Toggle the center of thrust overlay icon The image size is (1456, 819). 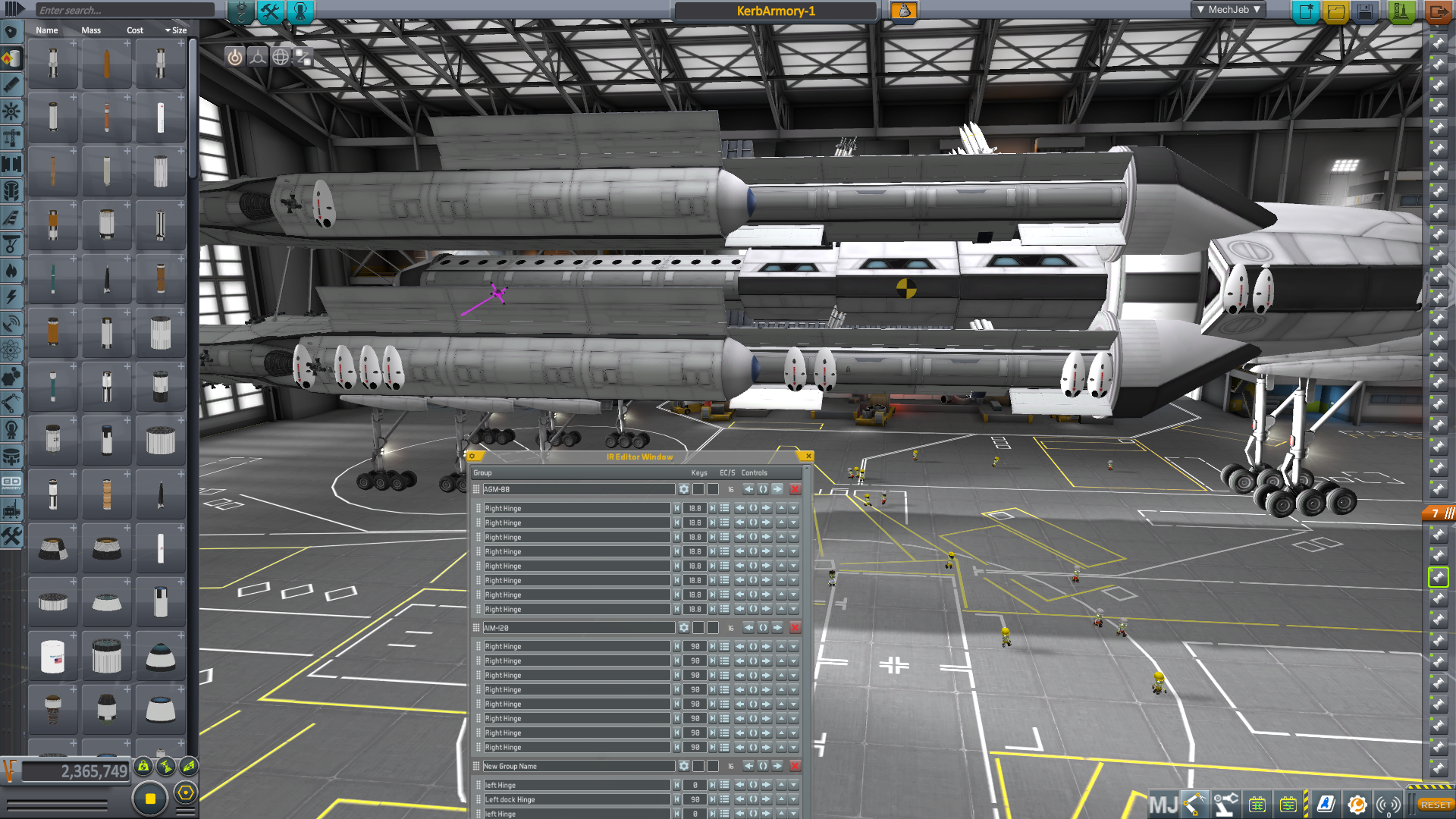click(258, 57)
